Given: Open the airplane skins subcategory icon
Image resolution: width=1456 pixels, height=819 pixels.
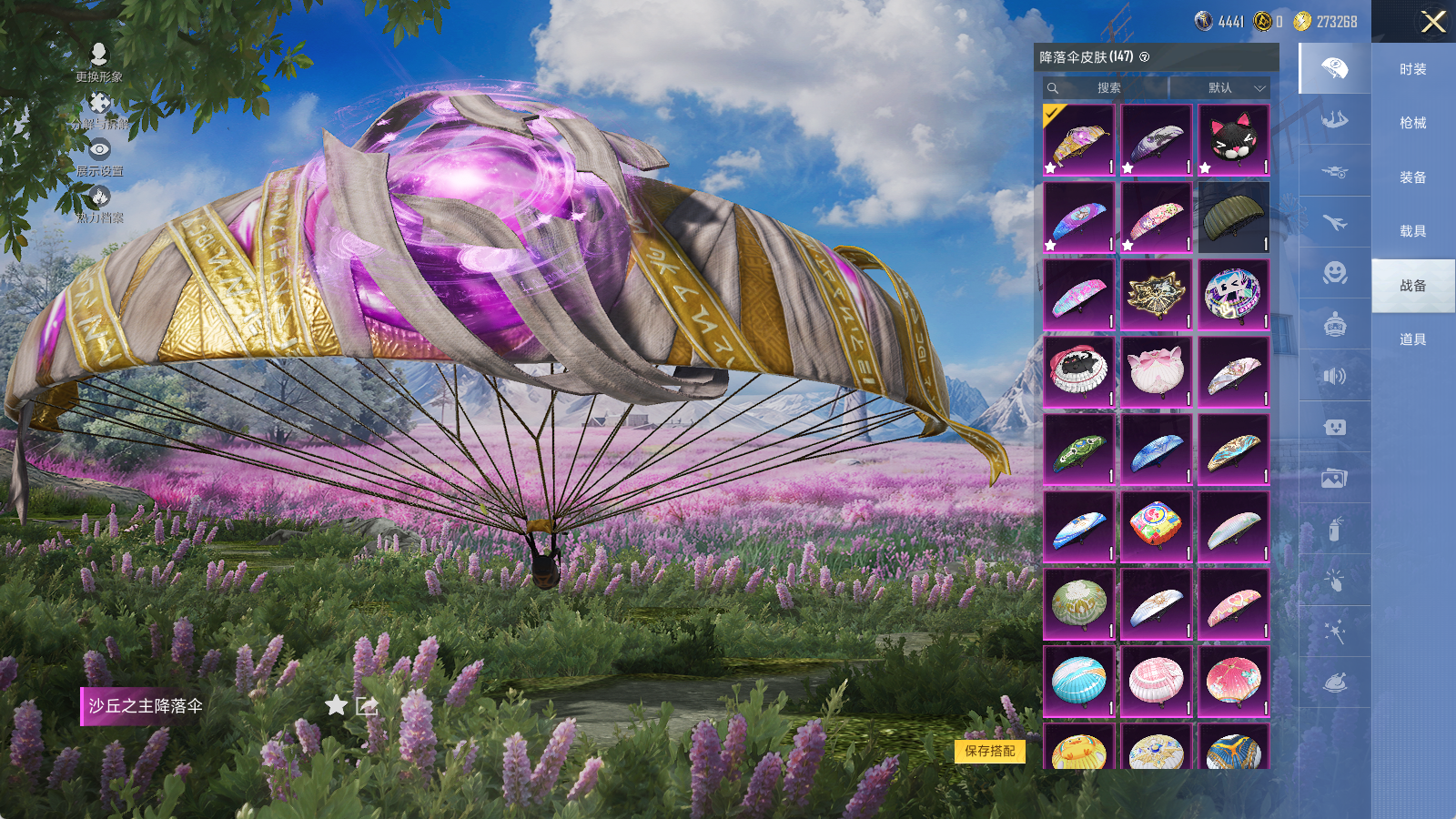Looking at the screenshot, I should tap(1334, 222).
